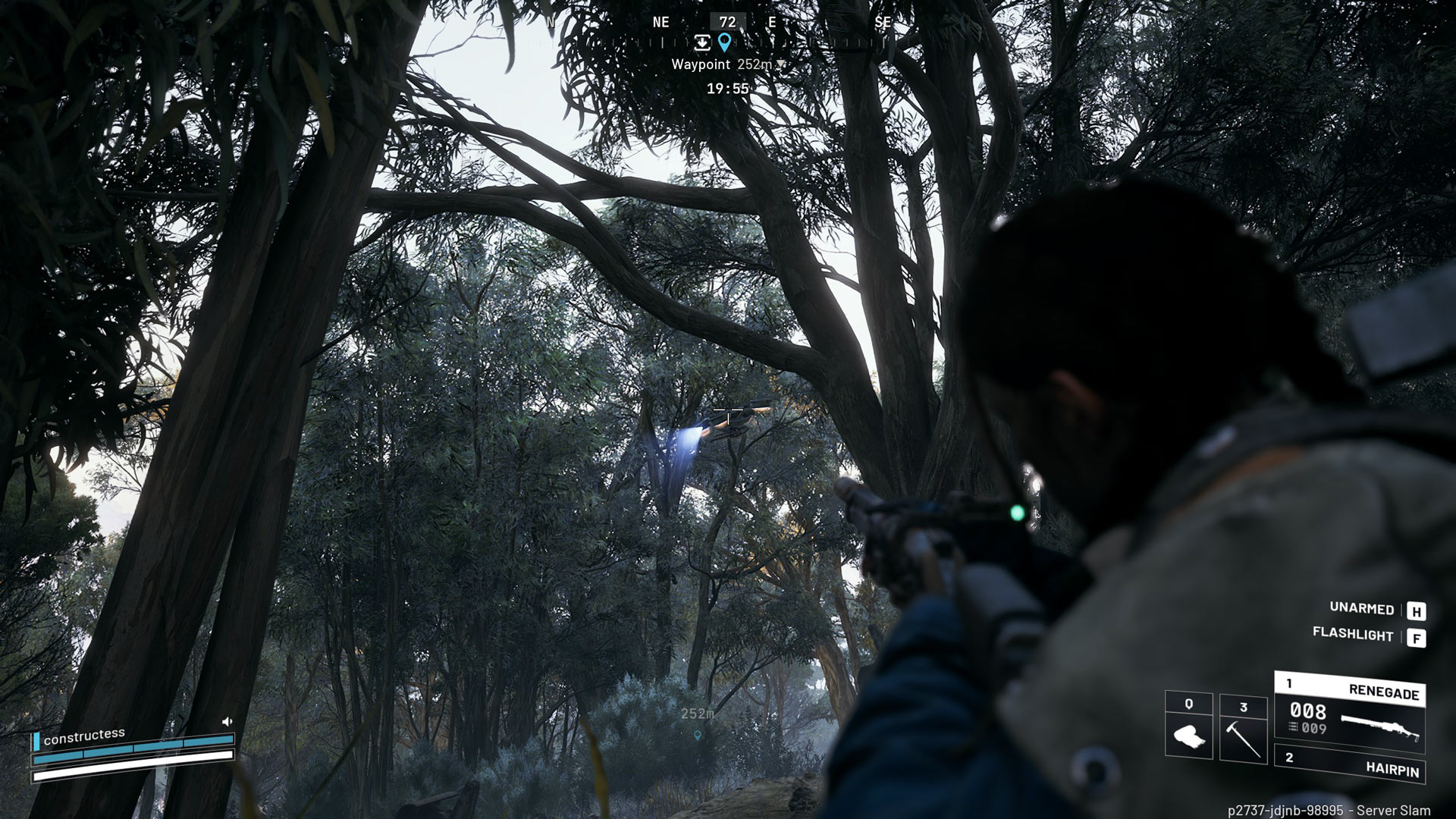Click the extraction arrow icon on the compass

click(x=702, y=42)
